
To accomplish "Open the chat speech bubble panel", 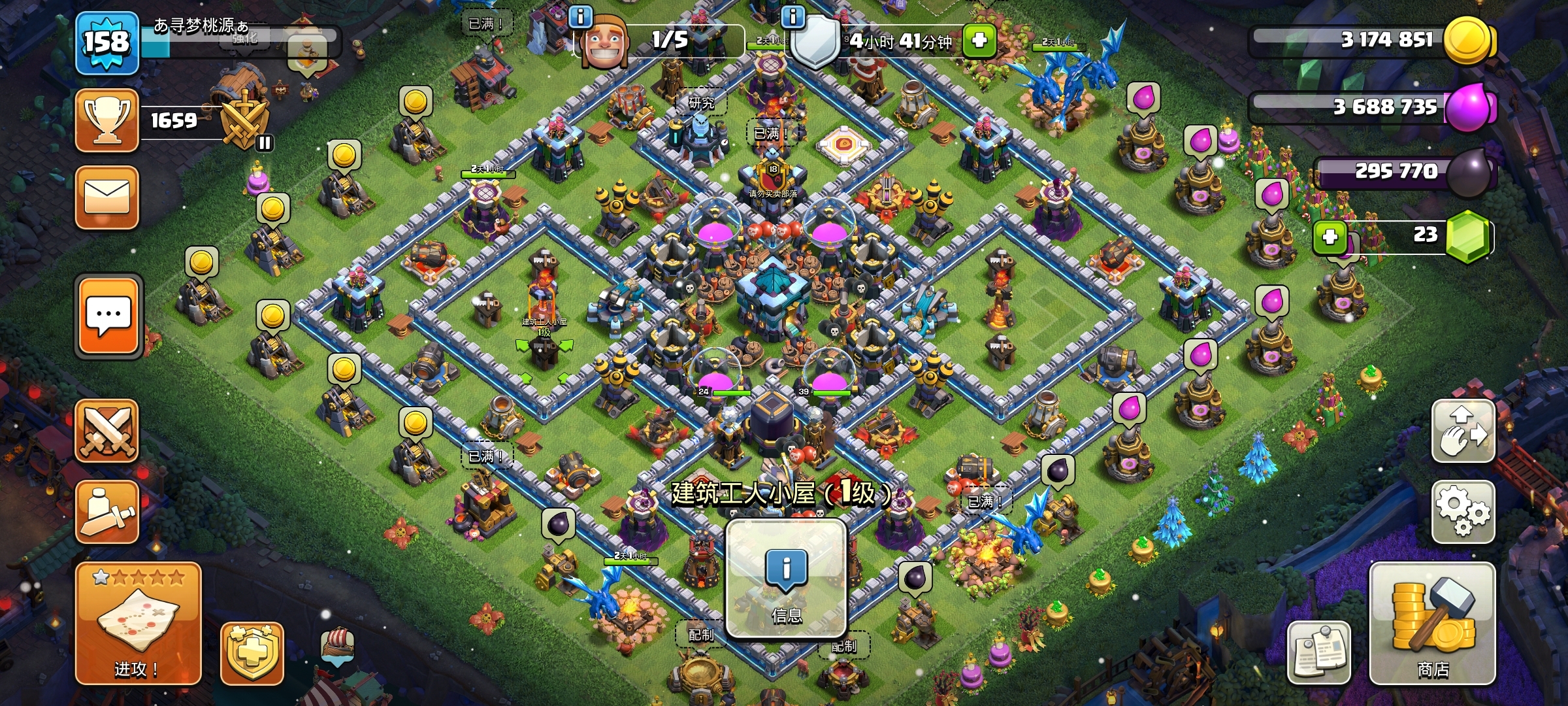I will (x=108, y=317).
